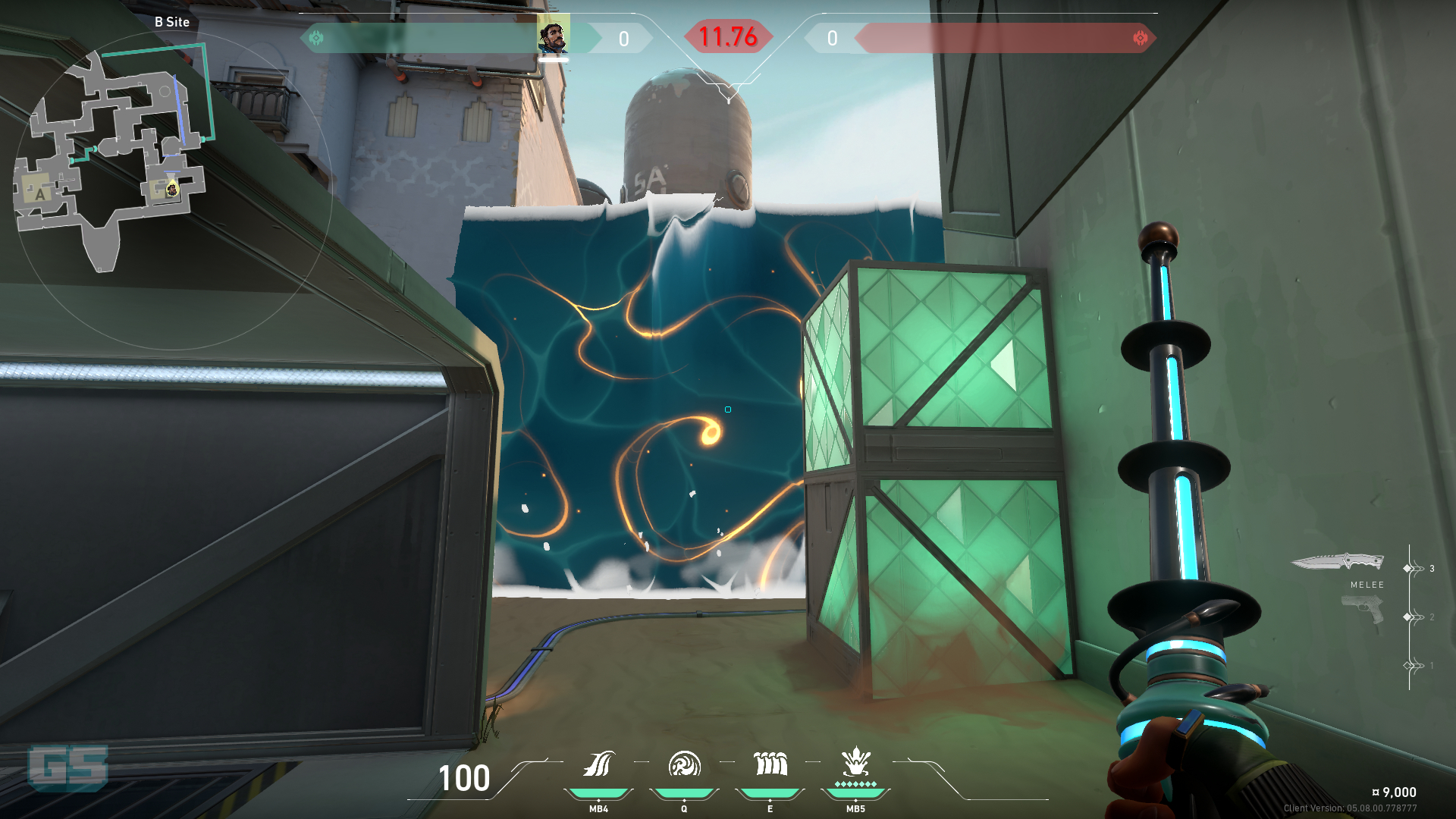Select the Cove swirl ability icon
This screenshot has width=1456, height=819.
coord(684,764)
